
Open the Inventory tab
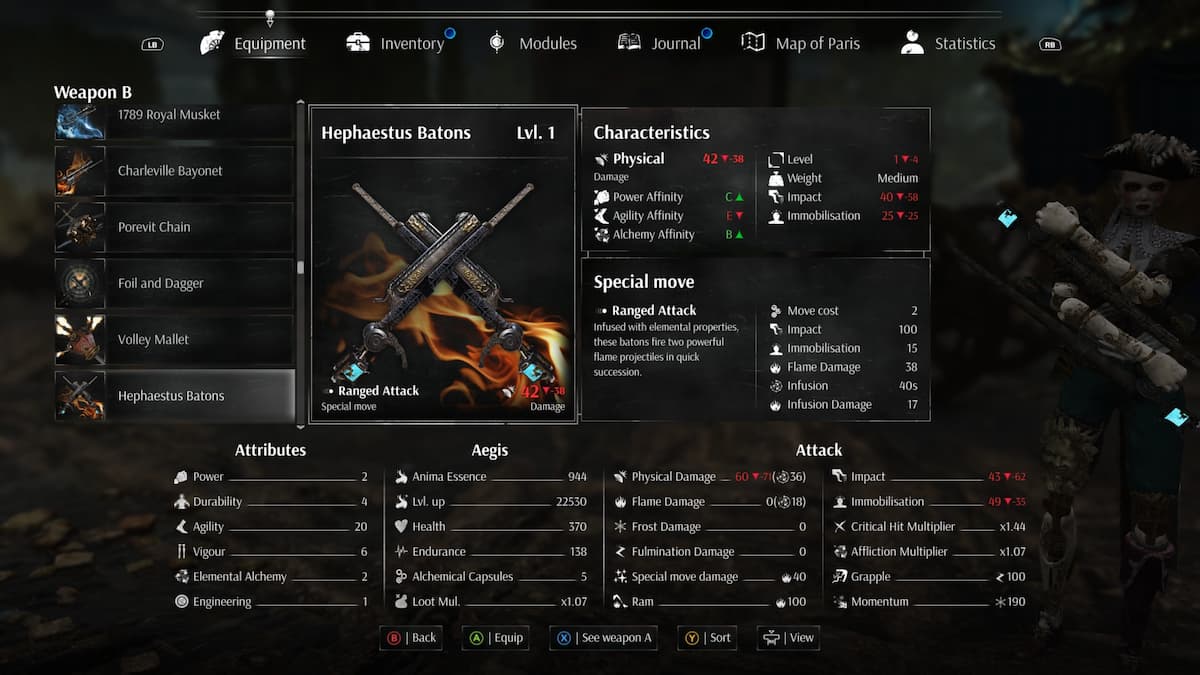click(x=396, y=44)
